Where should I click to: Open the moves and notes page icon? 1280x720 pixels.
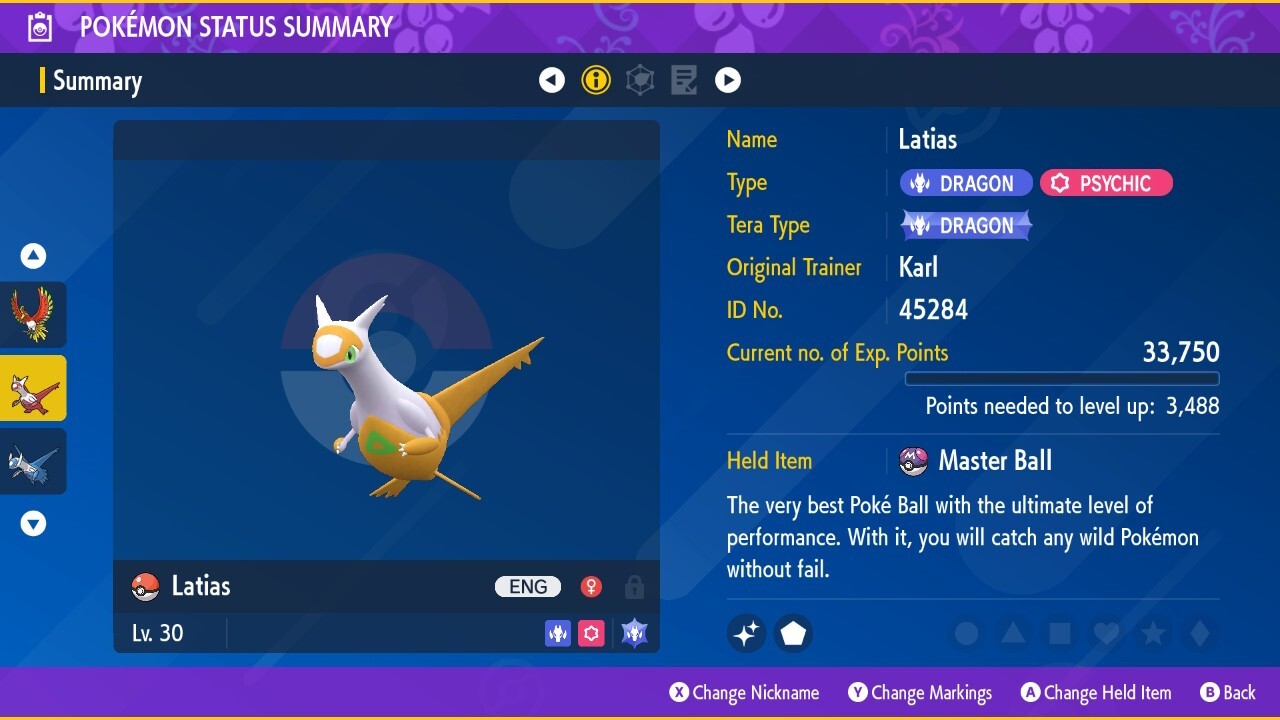pos(684,80)
